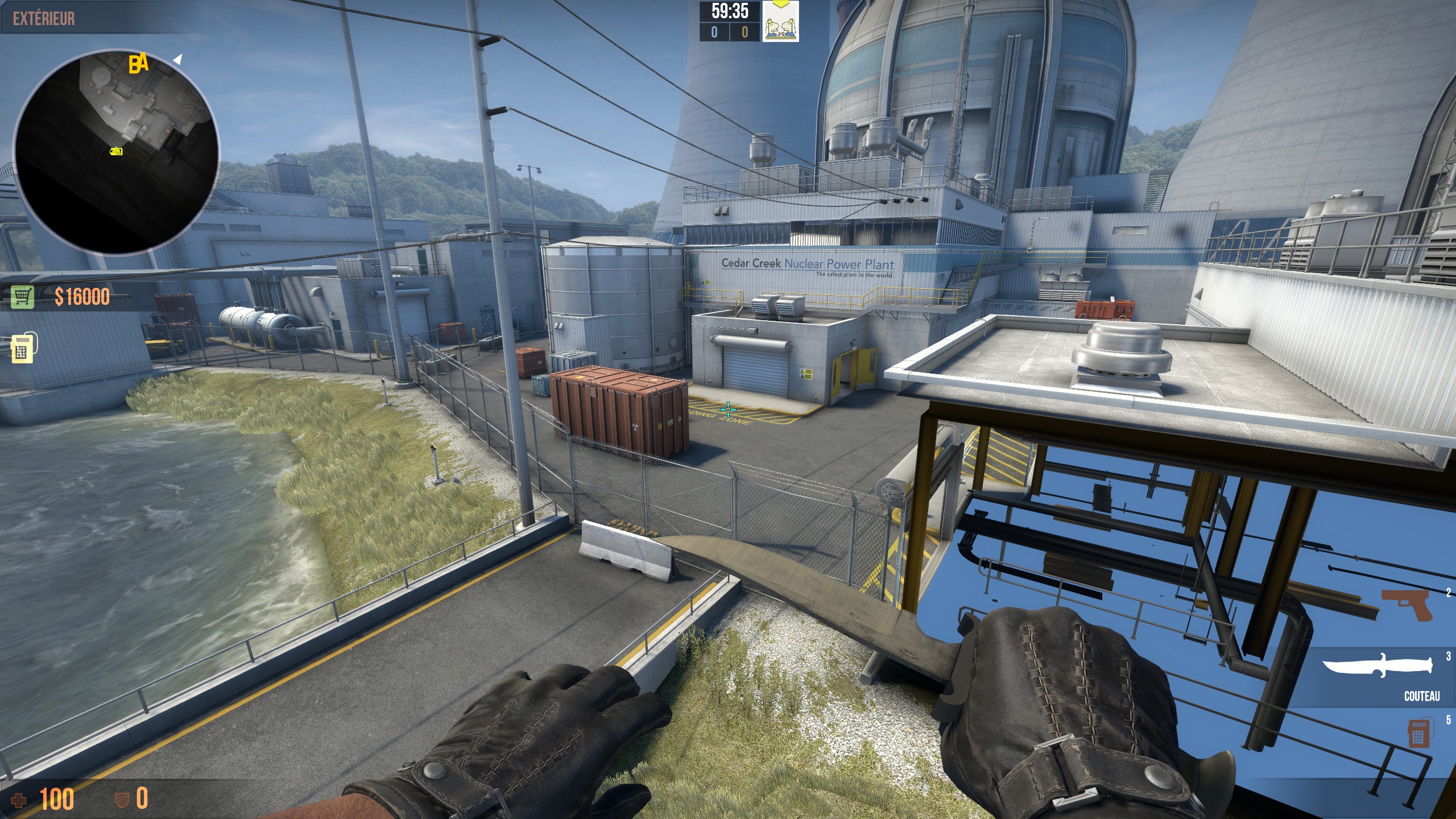Select the pistol weapon slot
The image size is (1456, 819).
pyautogui.click(x=1407, y=605)
